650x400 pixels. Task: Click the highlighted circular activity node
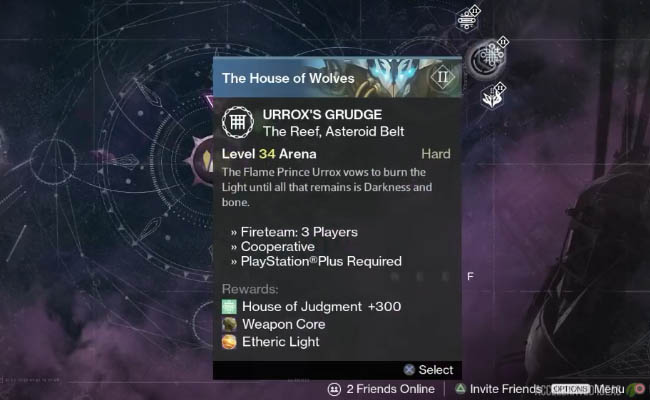(489, 59)
